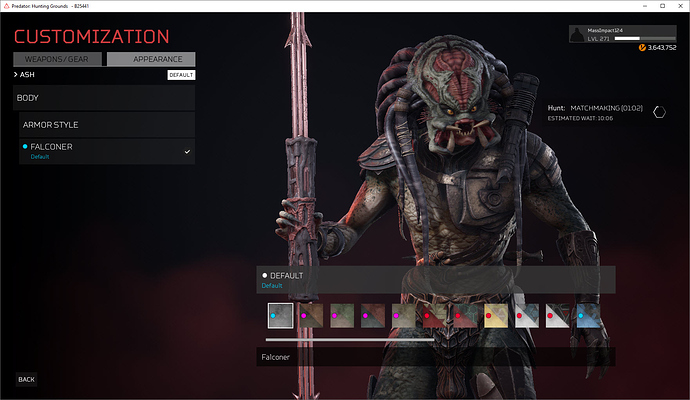Expand the Body category
Image resolution: width=690 pixels, height=400 pixels.
(x=104, y=97)
